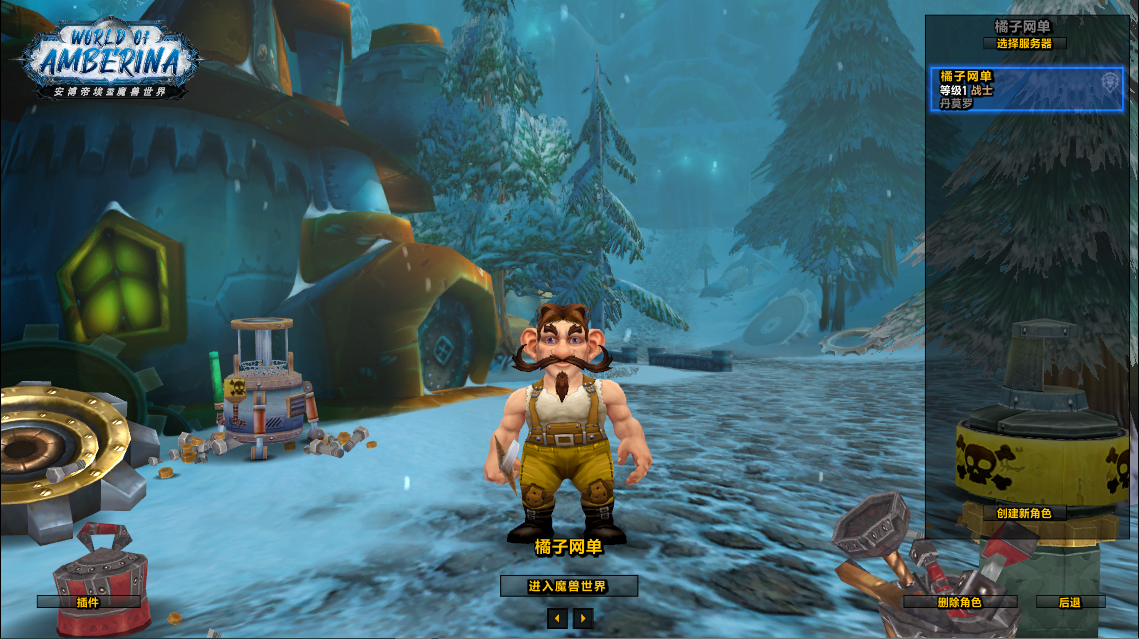Screen dimensions: 1139x639
Task: Select the 橘子网单 level 1 warrior character
Action: (1026, 90)
